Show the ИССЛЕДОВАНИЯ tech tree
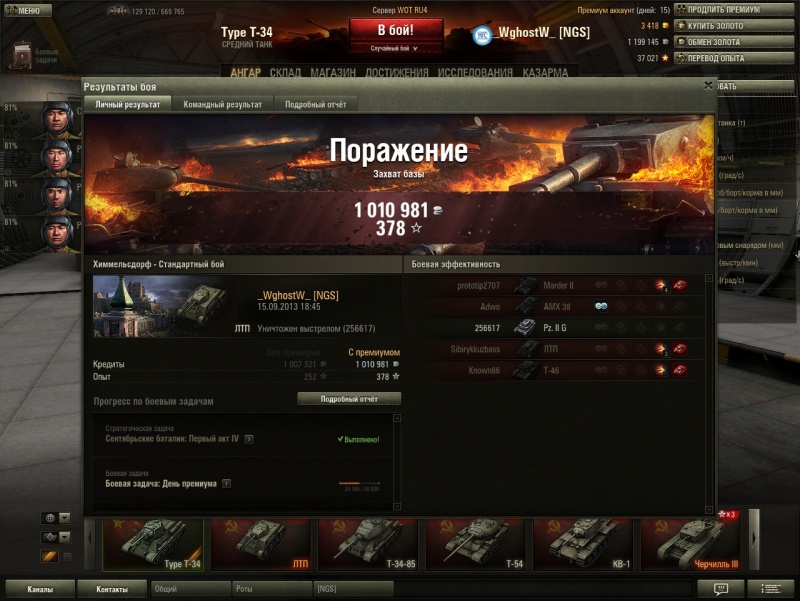The width and height of the screenshot is (800, 601). [x=475, y=73]
